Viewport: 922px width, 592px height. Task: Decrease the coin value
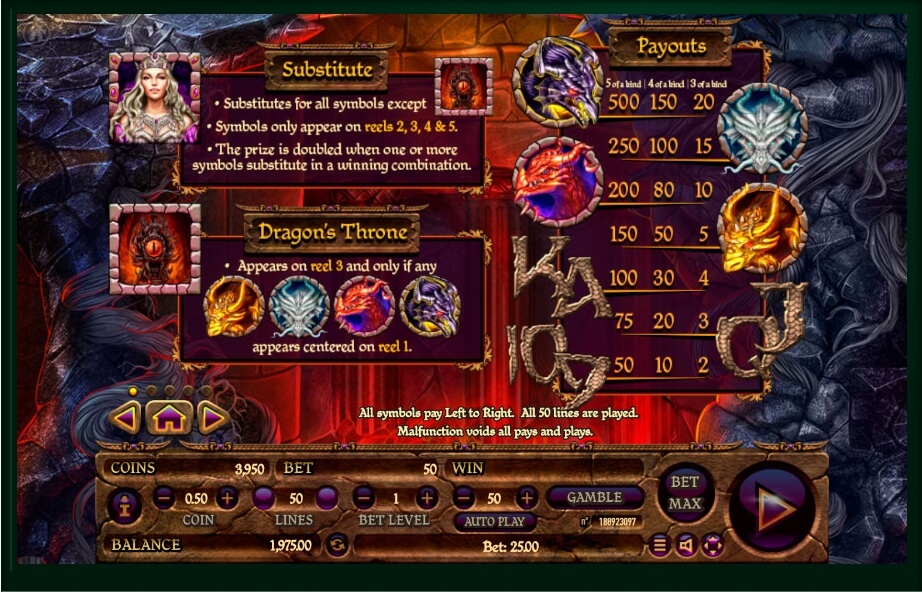[x=165, y=497]
